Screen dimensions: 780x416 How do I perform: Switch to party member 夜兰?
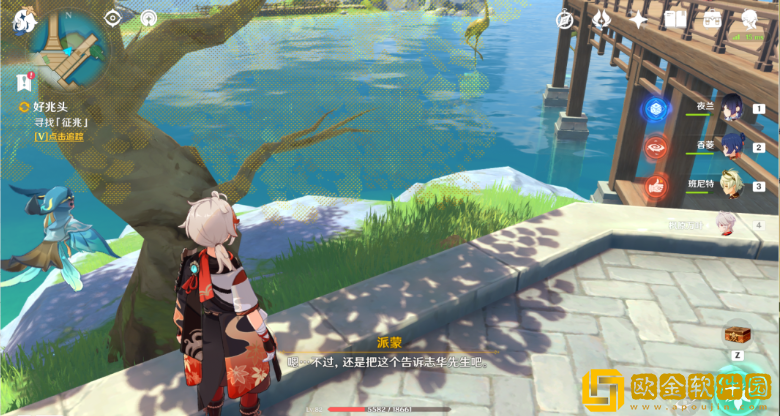[731, 108]
